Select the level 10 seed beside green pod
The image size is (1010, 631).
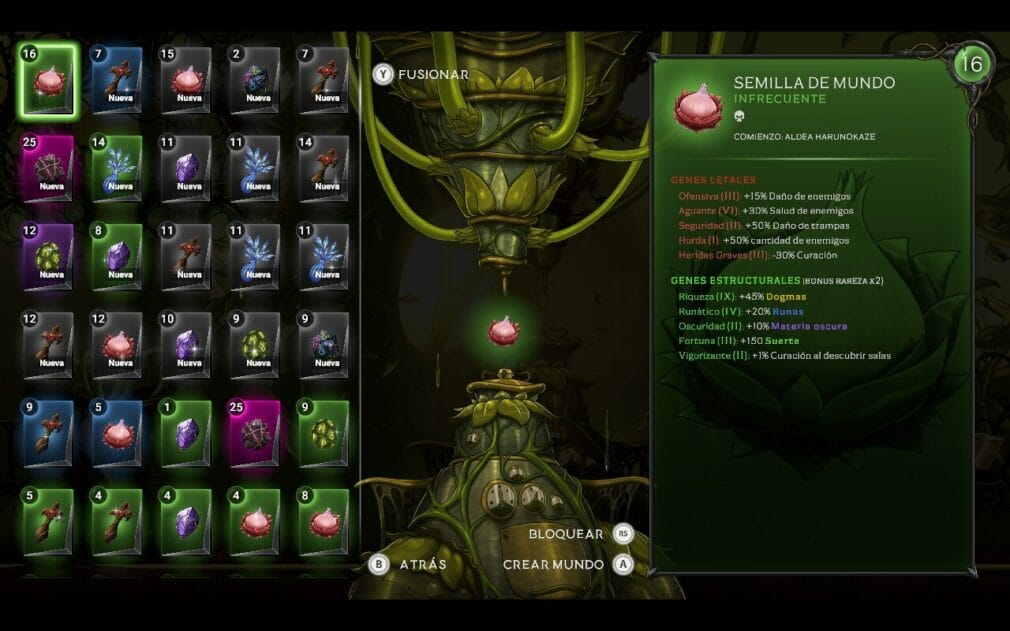186,346
